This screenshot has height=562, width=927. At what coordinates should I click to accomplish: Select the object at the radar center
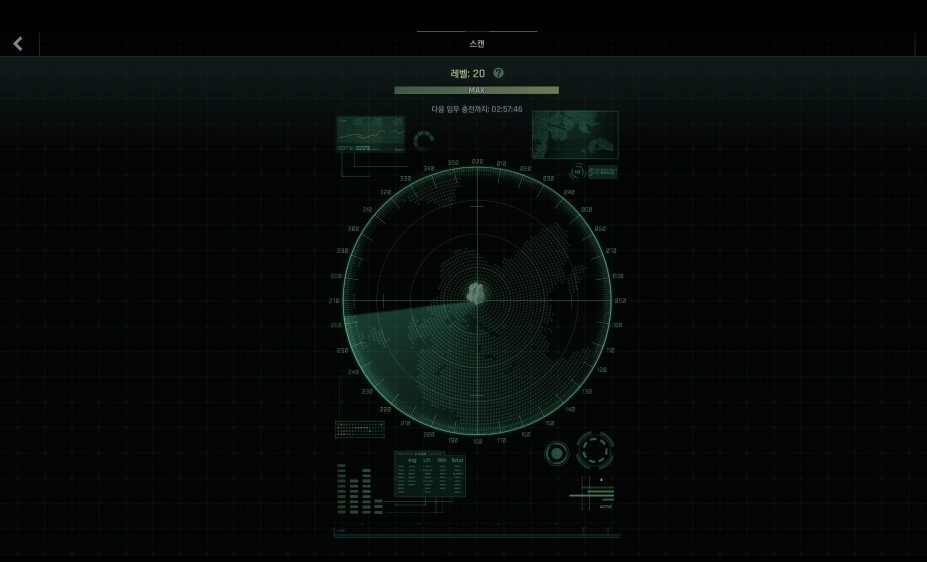(x=477, y=293)
